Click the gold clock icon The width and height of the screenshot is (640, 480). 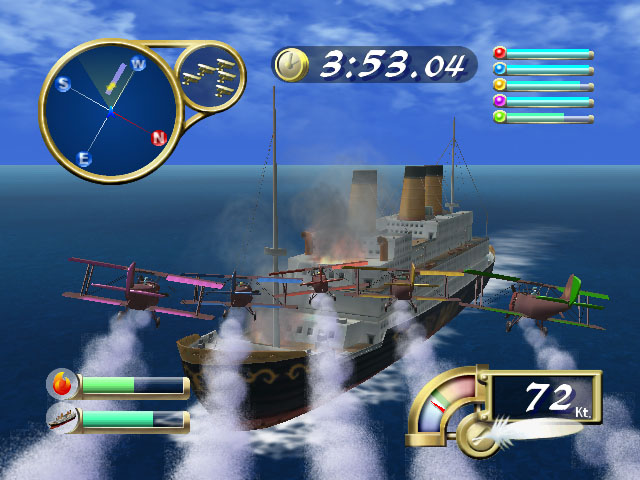(x=291, y=66)
